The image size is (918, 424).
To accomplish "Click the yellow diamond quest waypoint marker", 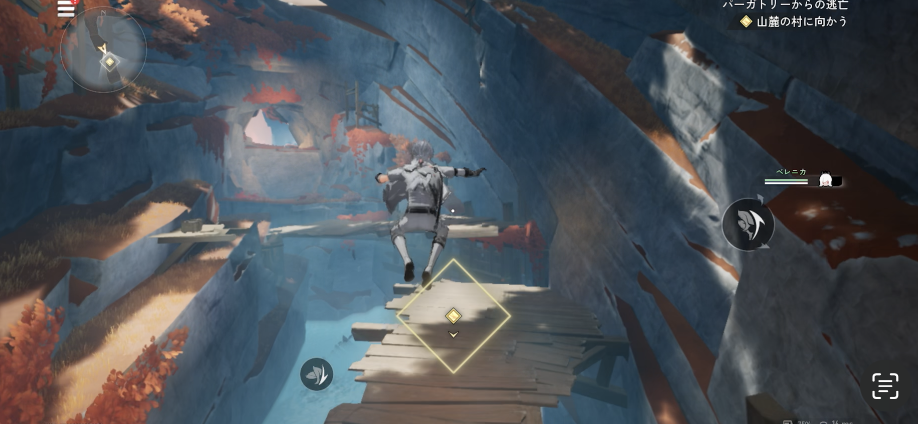I will [x=453, y=316].
